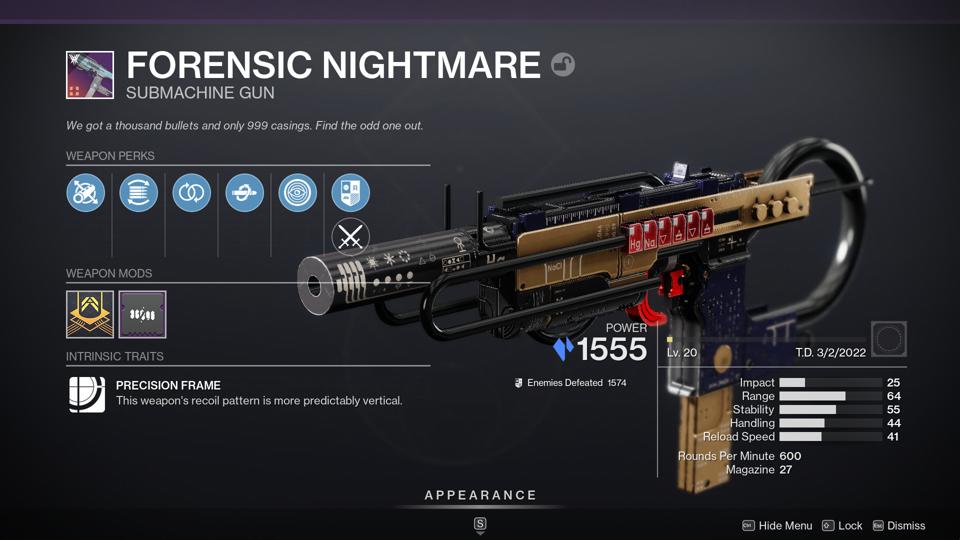Inspect the eye in concentric circles perk
960x540 pixels.
298,193
